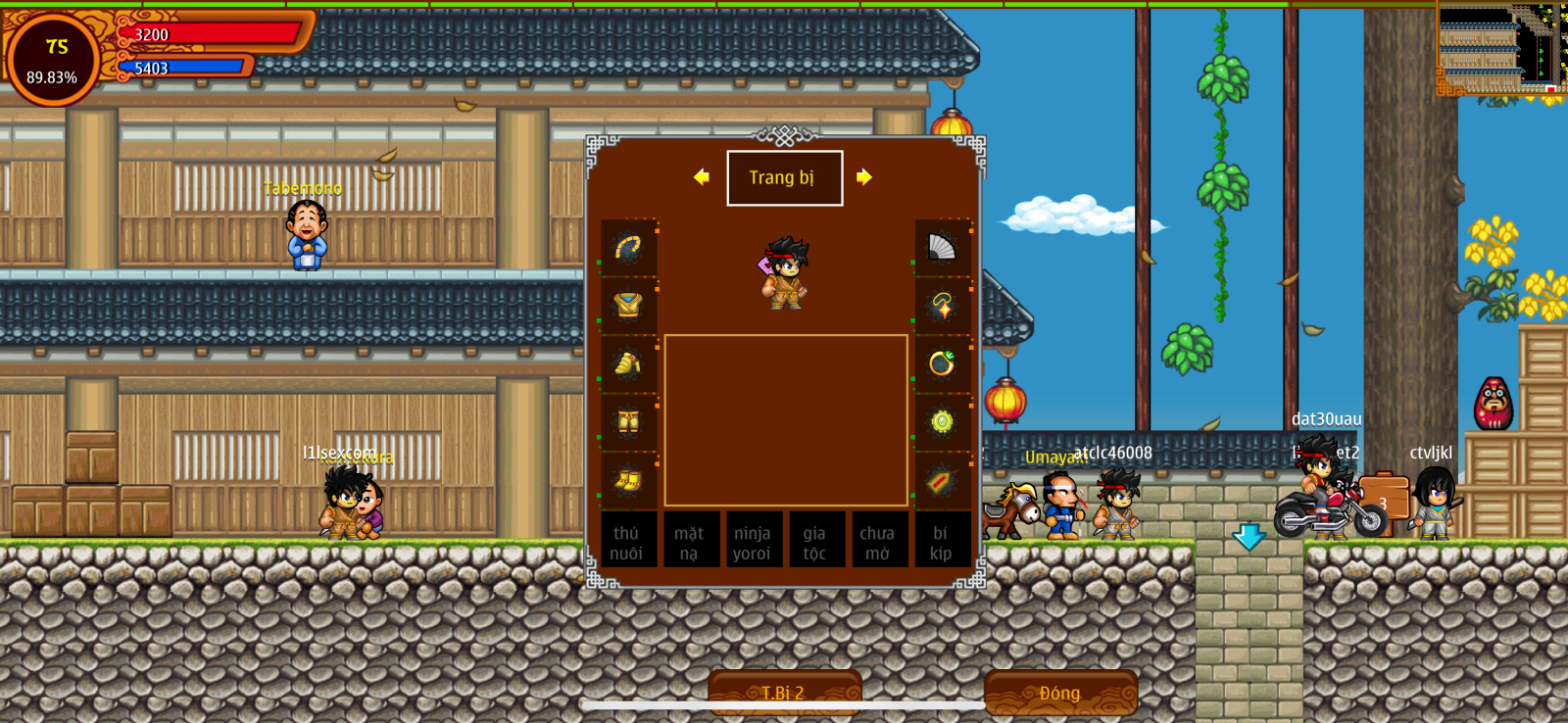This screenshot has height=723, width=1568.
Task: Select the ring equipment slot
Action: 942,364
